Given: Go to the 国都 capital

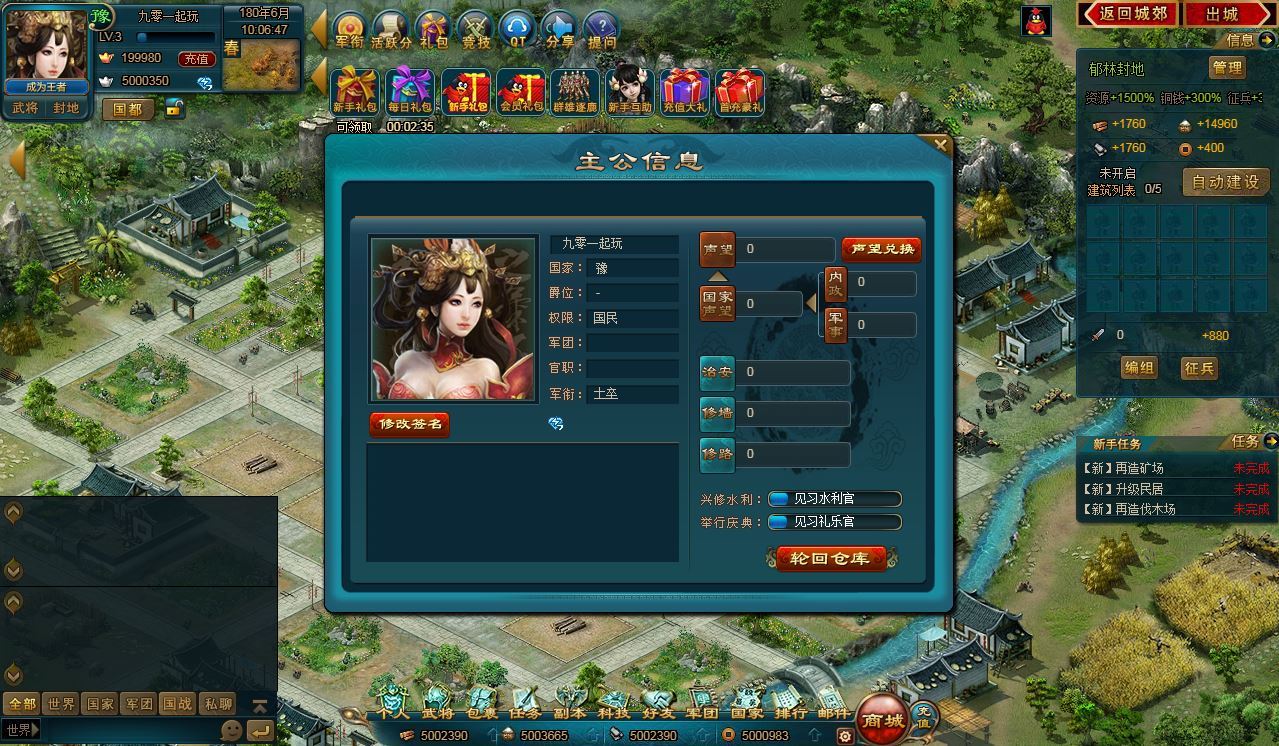Looking at the screenshot, I should 128,109.
